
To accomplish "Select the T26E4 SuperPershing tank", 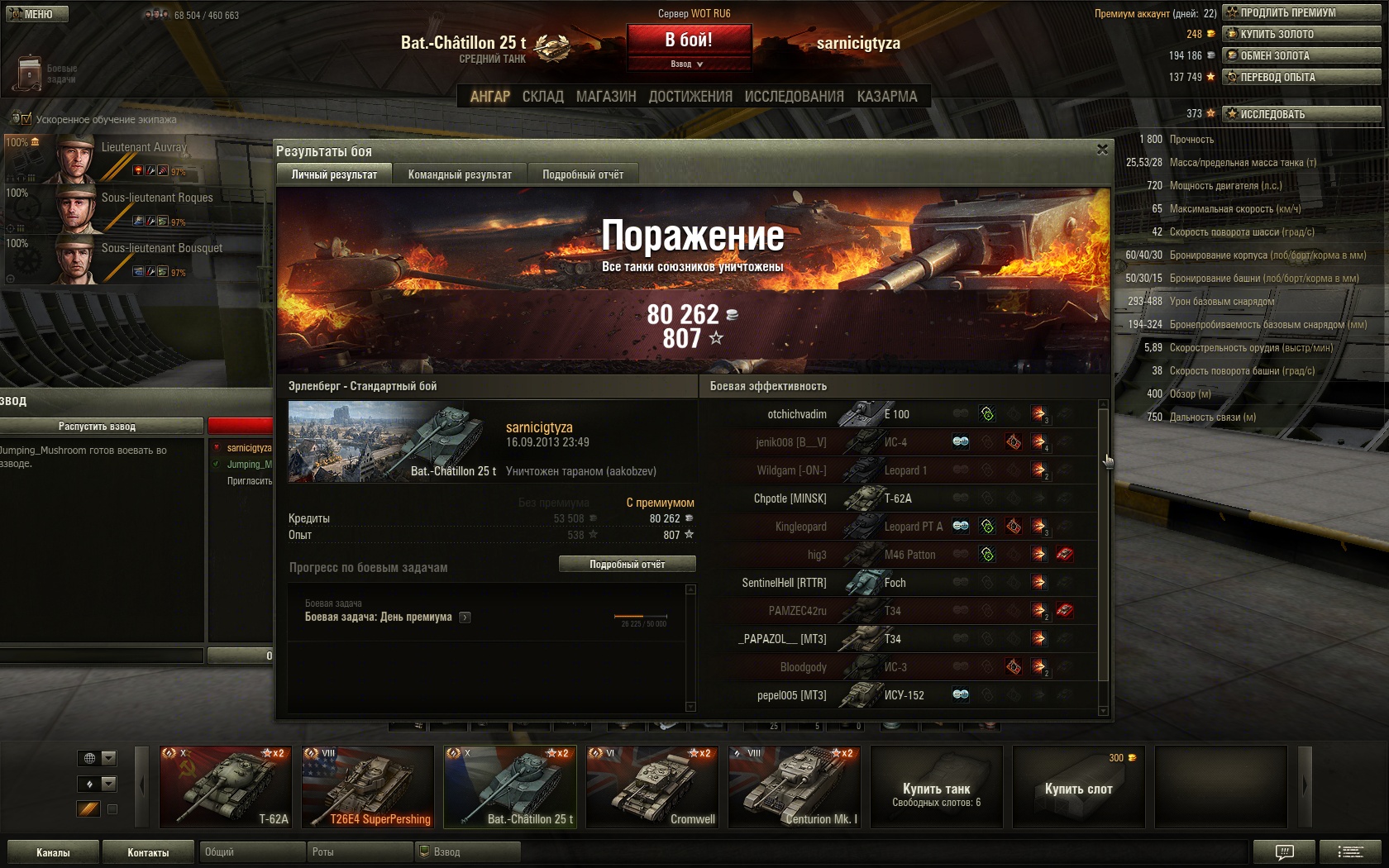I will click(x=368, y=786).
